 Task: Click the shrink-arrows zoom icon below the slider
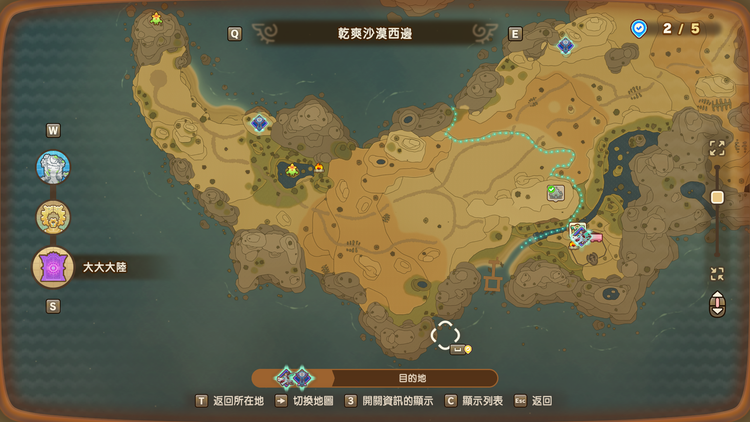(717, 274)
